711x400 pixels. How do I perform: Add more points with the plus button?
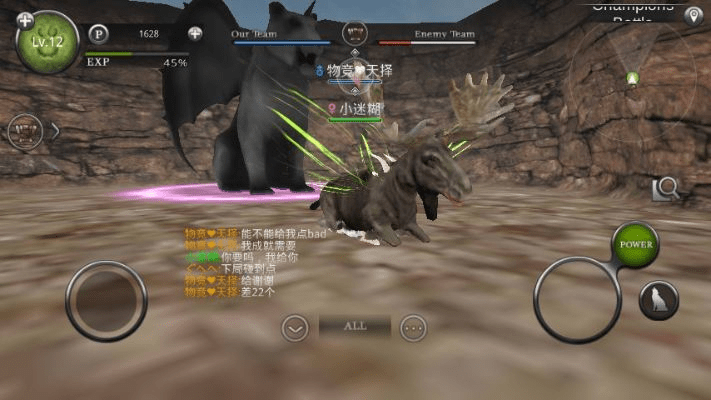tap(195, 34)
